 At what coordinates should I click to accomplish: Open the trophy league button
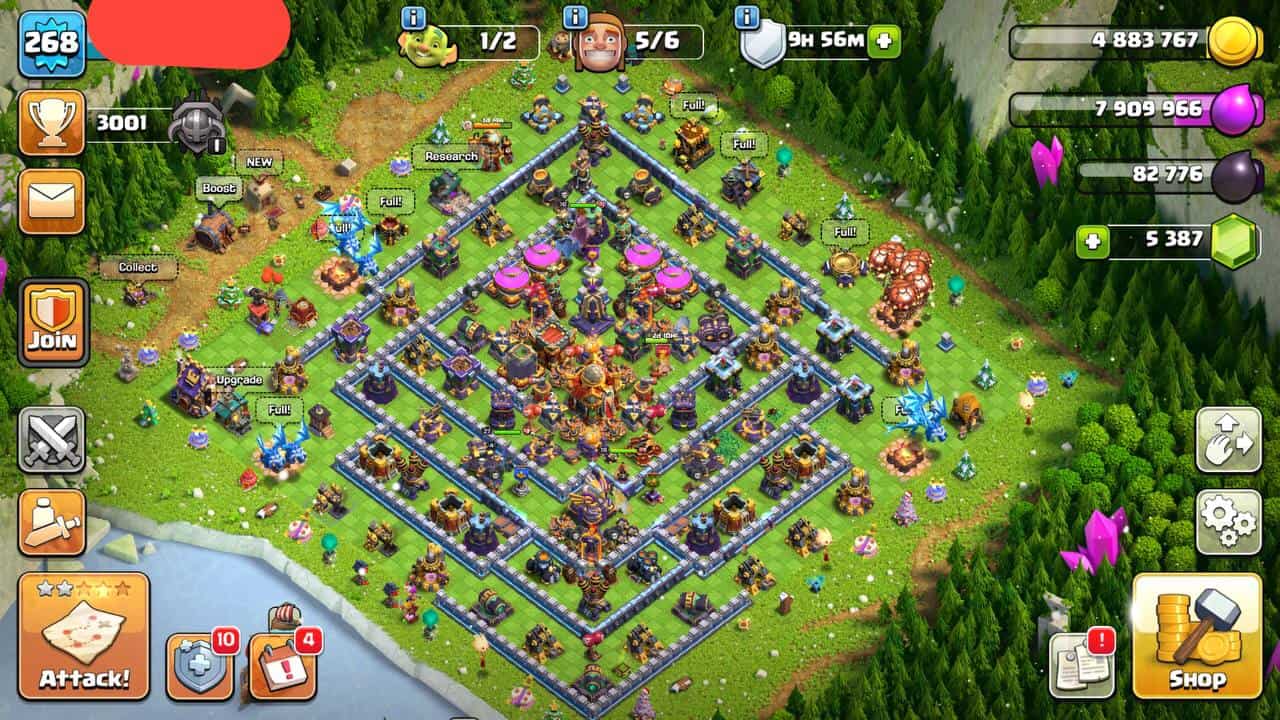point(51,123)
